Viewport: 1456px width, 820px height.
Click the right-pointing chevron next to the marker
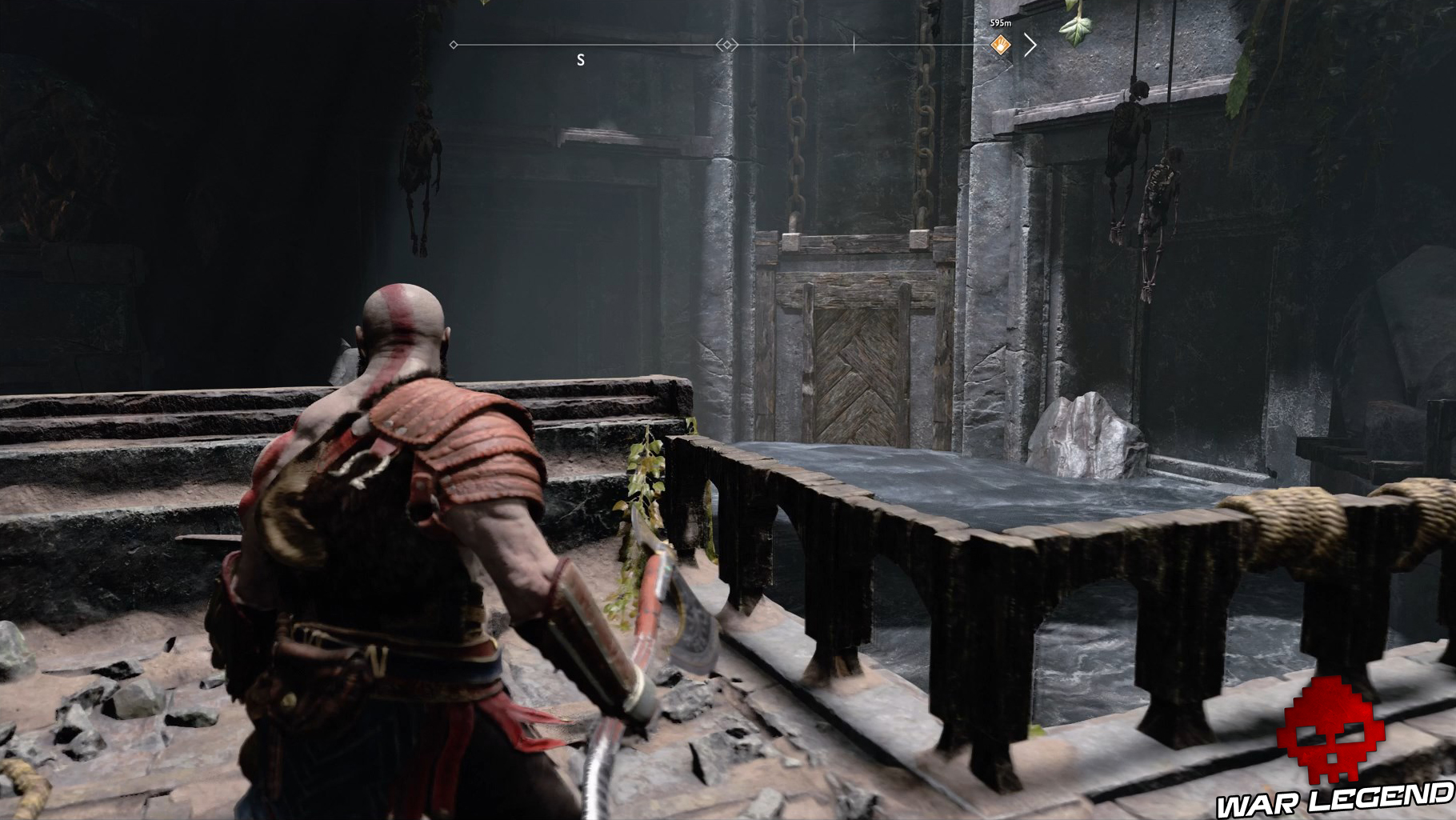(x=1032, y=46)
